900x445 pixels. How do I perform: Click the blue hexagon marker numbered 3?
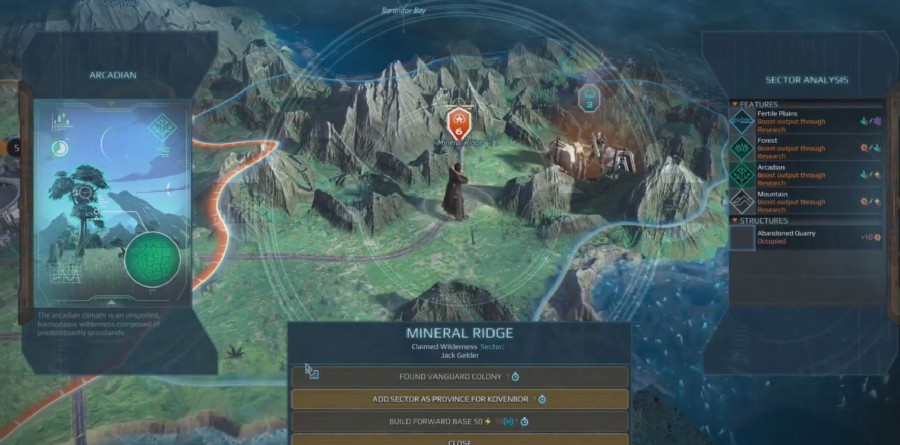point(588,98)
